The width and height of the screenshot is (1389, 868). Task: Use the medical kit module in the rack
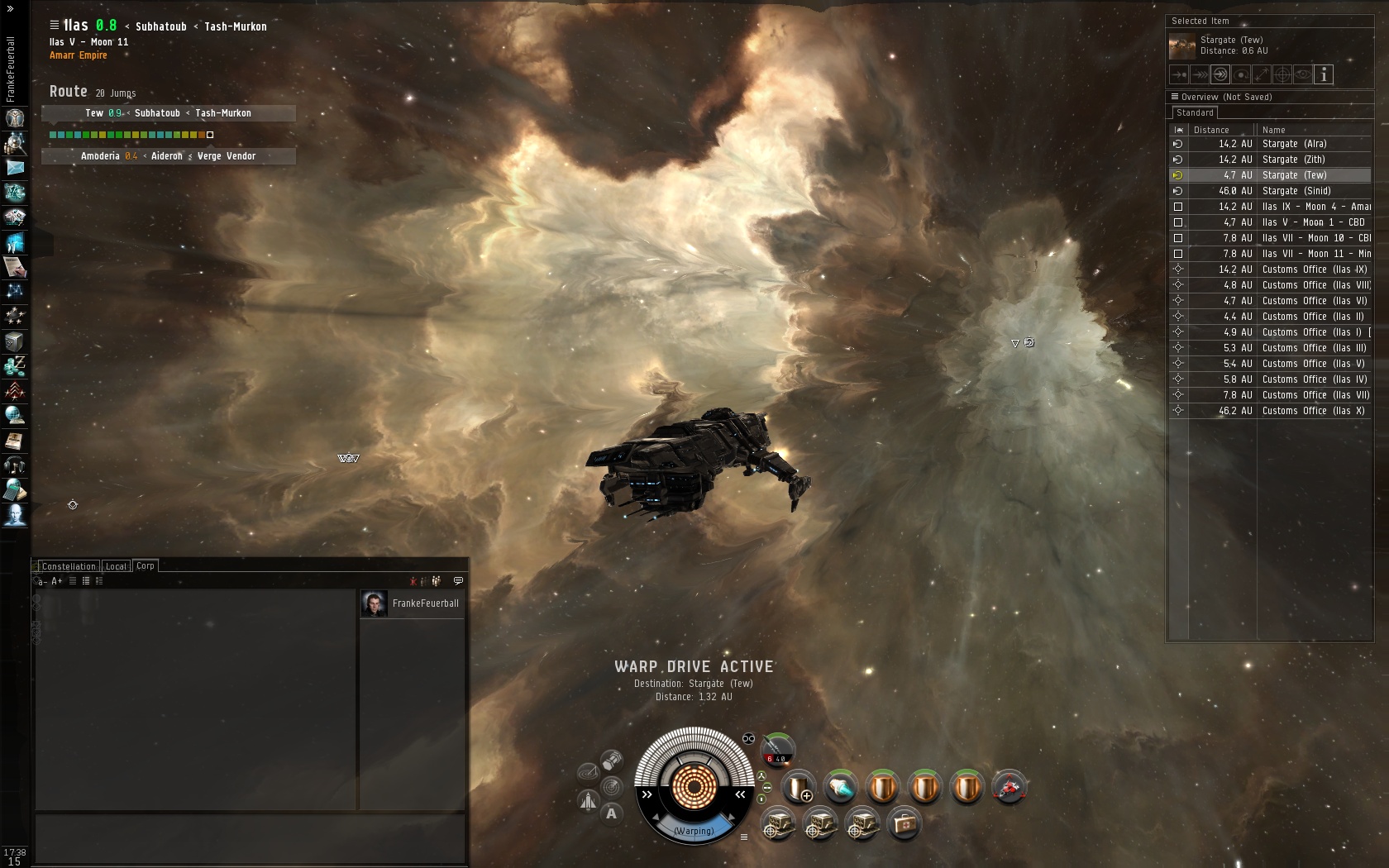point(904,824)
